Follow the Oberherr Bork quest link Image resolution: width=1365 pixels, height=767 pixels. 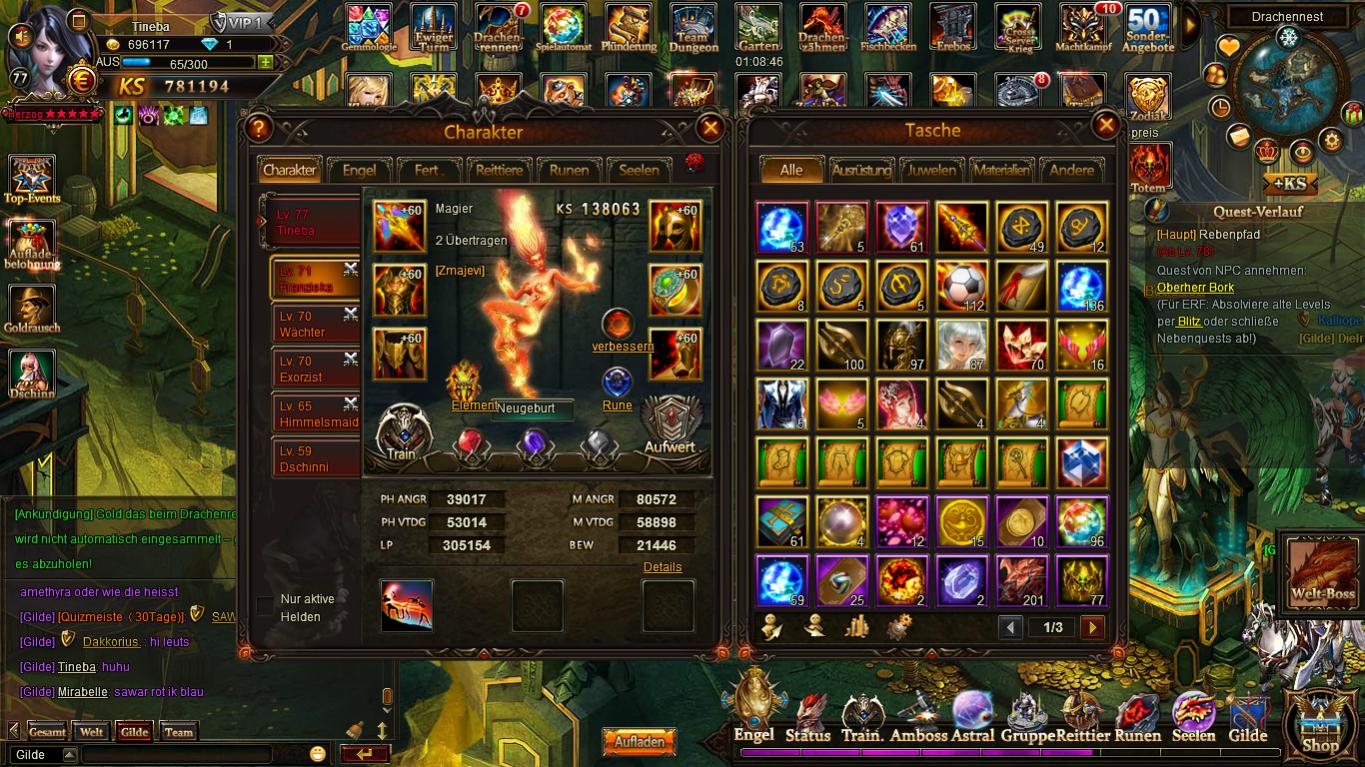(x=1195, y=288)
